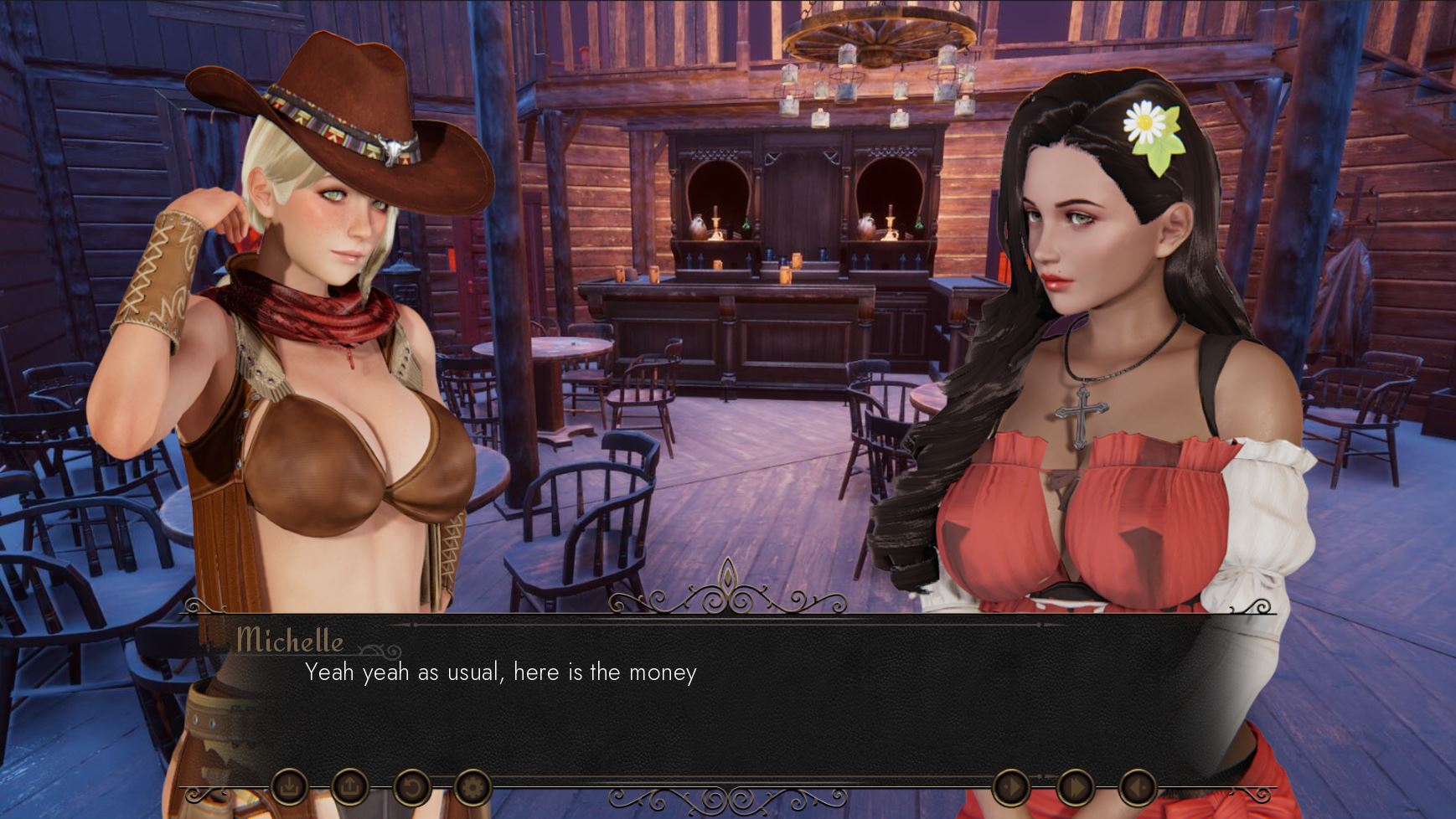Click the circular-arrow rollback button
Screen dimensions: 1456x819
(411, 787)
